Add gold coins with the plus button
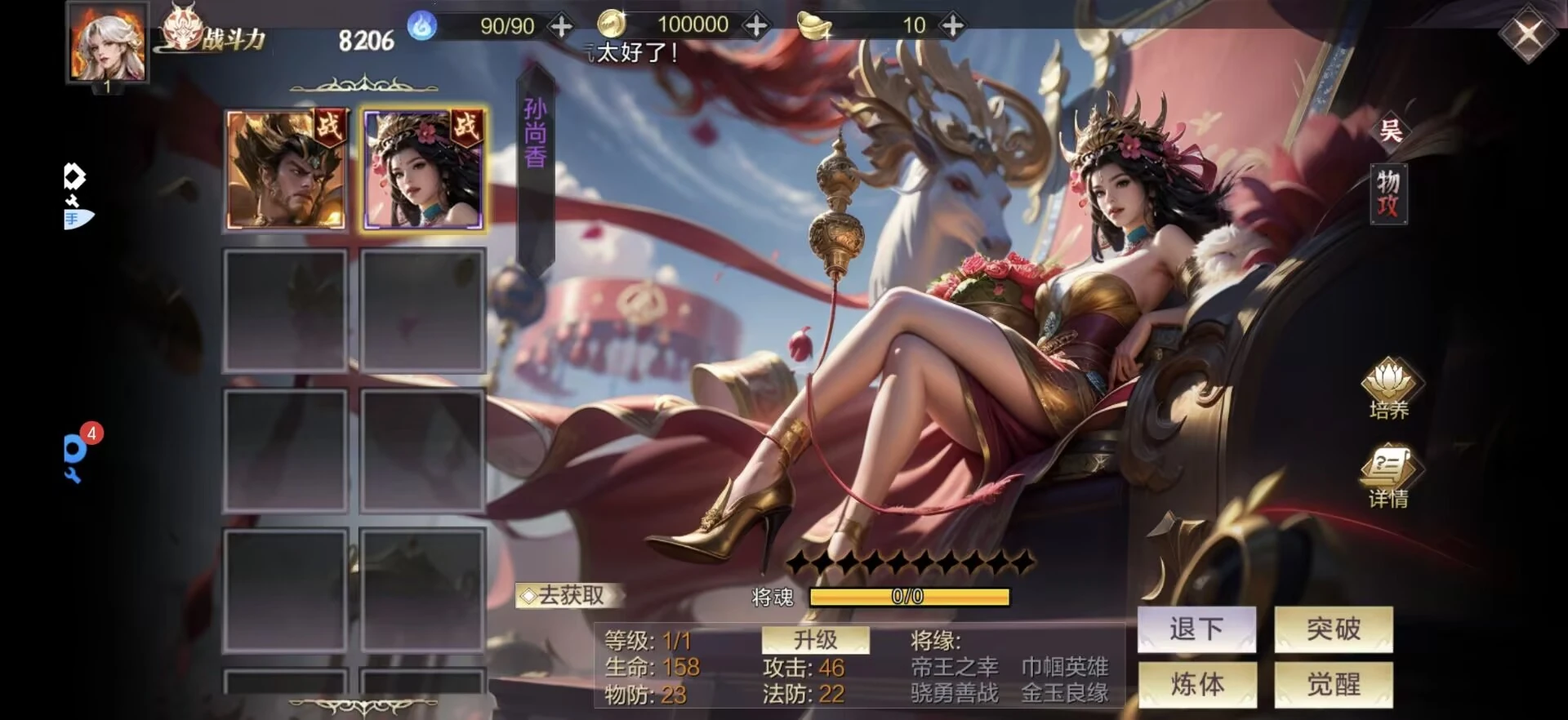 click(756, 26)
